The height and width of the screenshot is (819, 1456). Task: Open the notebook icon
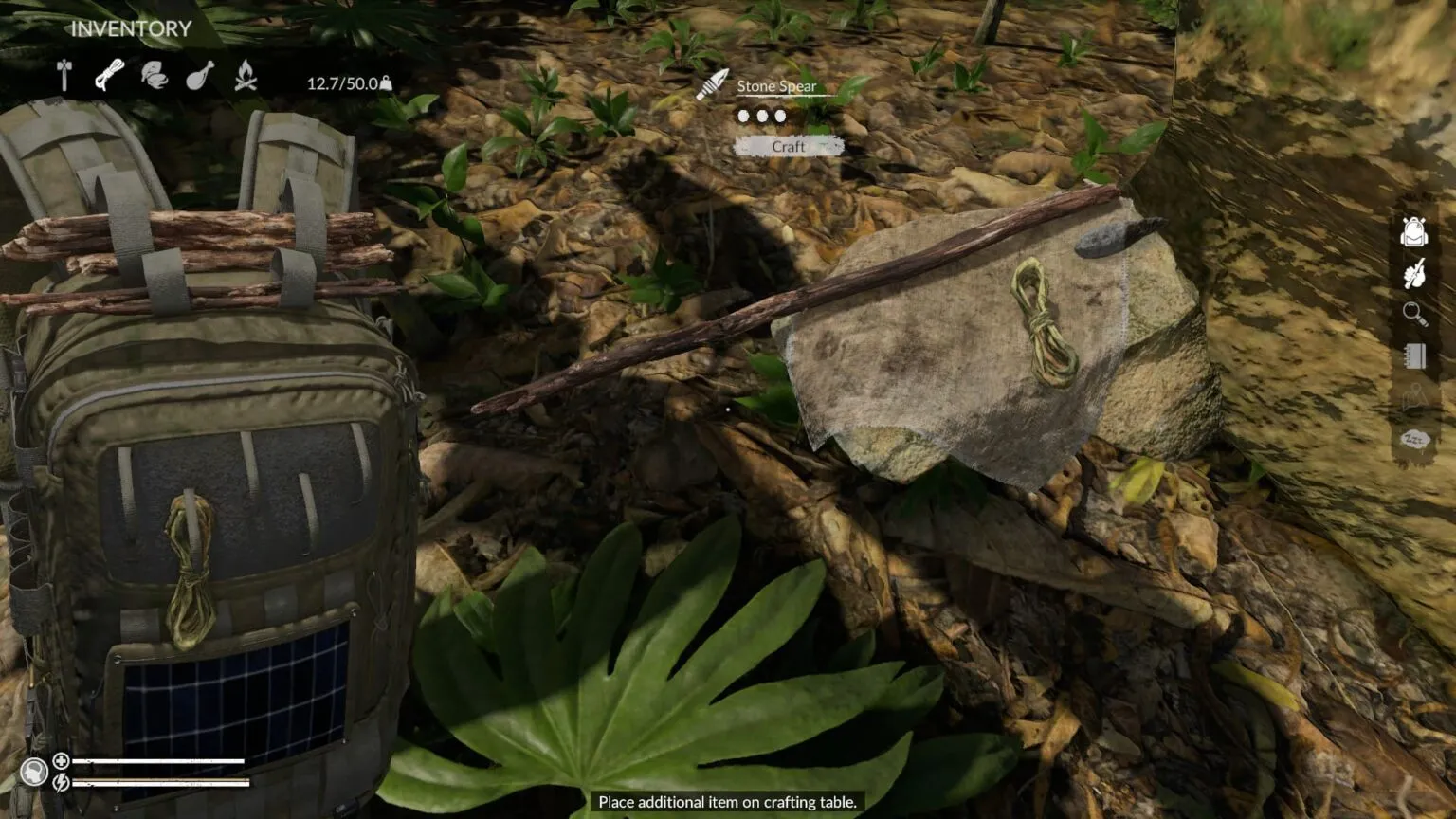point(1413,355)
